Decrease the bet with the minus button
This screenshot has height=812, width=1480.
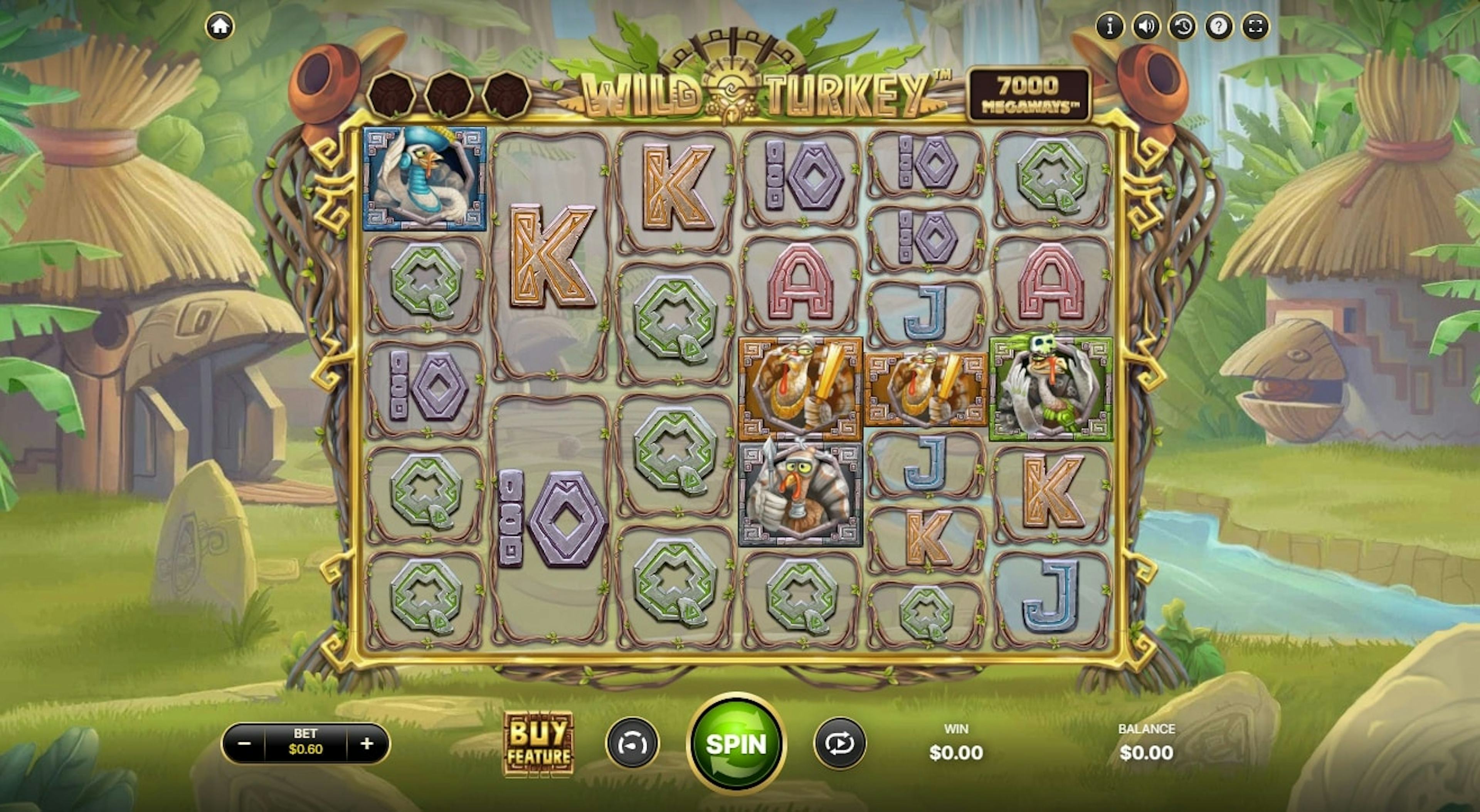click(x=244, y=744)
